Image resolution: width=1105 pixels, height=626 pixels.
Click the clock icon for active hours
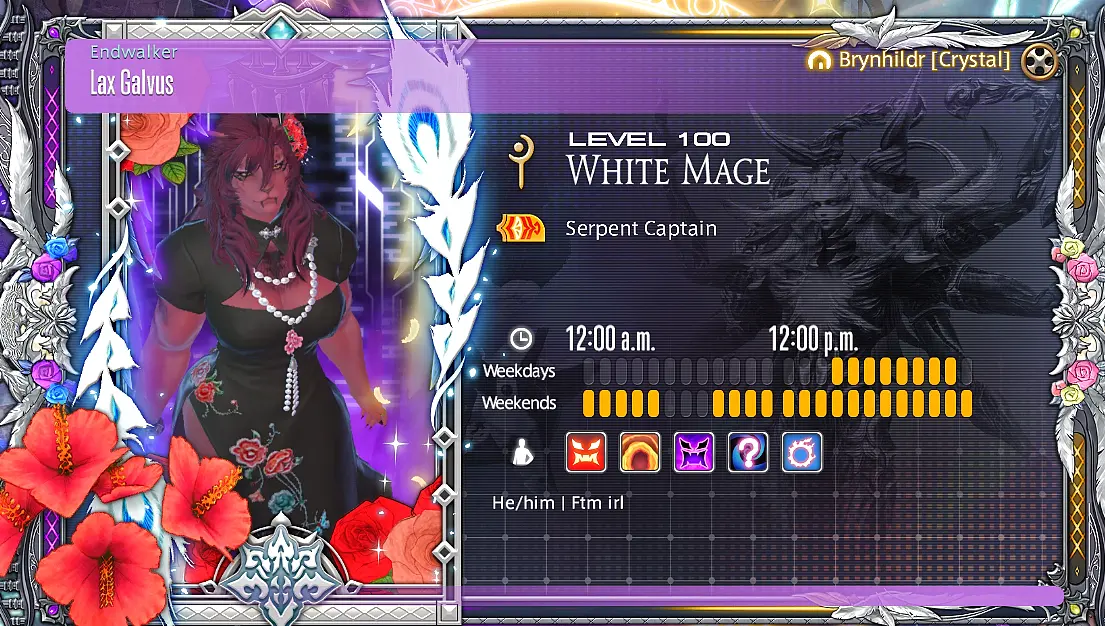(x=521, y=339)
